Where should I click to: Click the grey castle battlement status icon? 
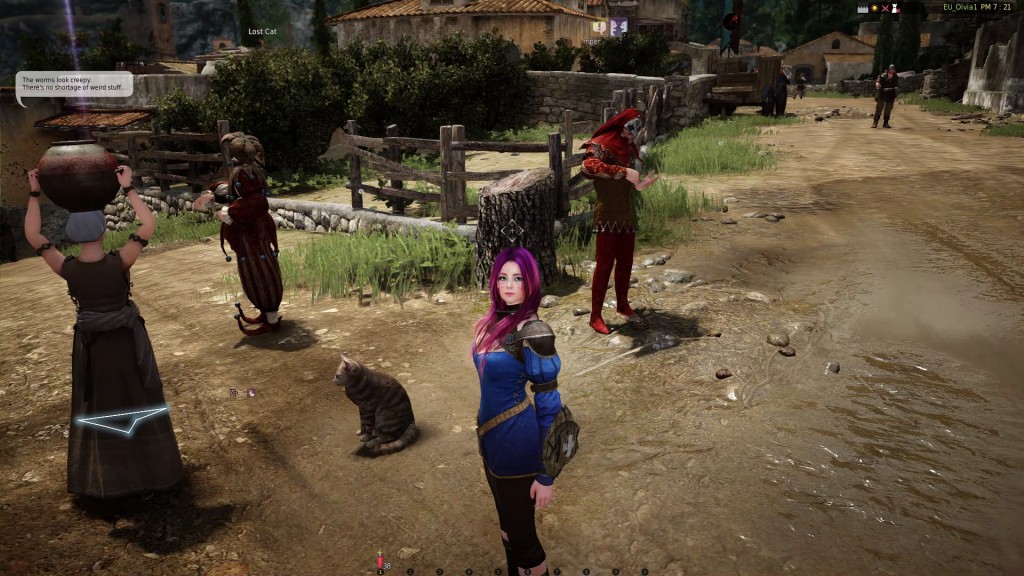(x=863, y=8)
